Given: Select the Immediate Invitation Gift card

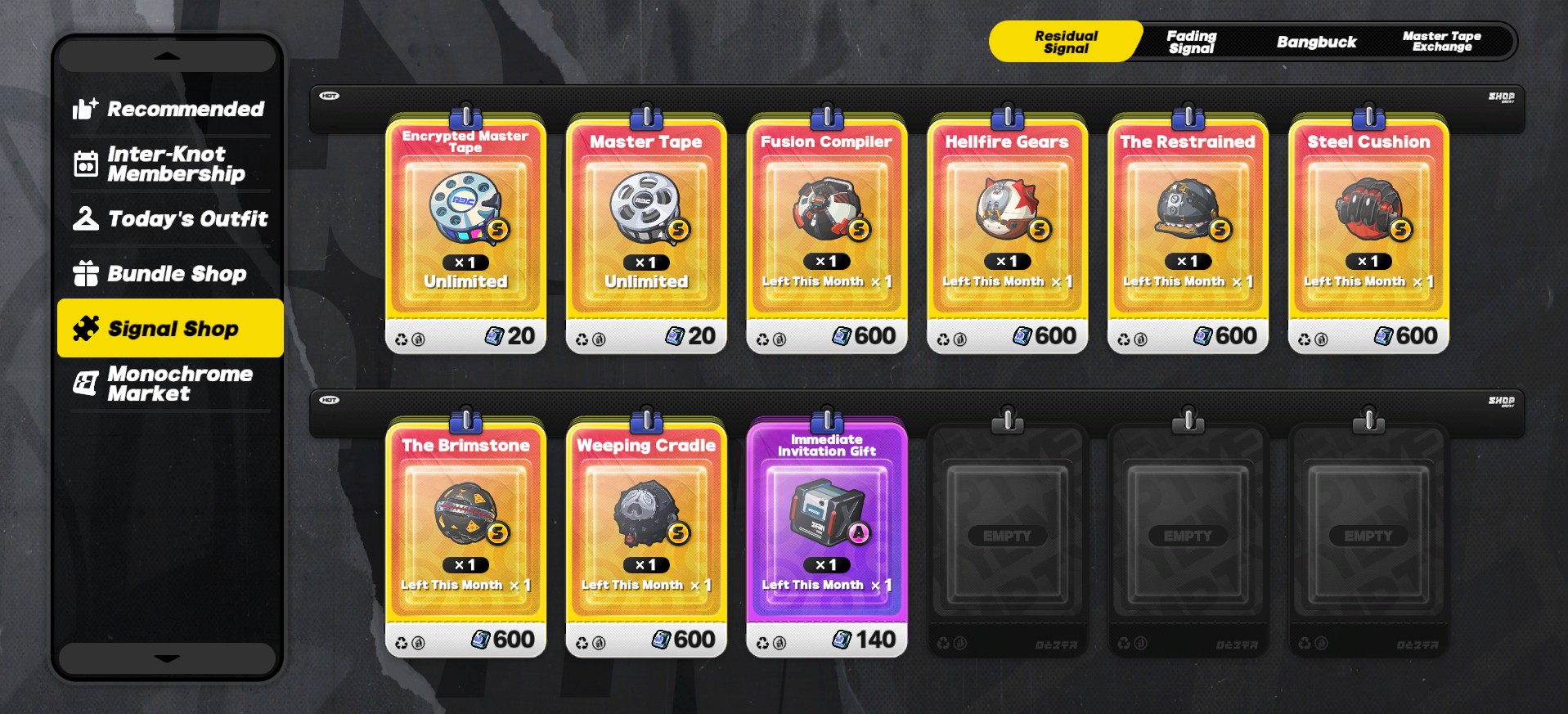Looking at the screenshot, I should (827, 537).
